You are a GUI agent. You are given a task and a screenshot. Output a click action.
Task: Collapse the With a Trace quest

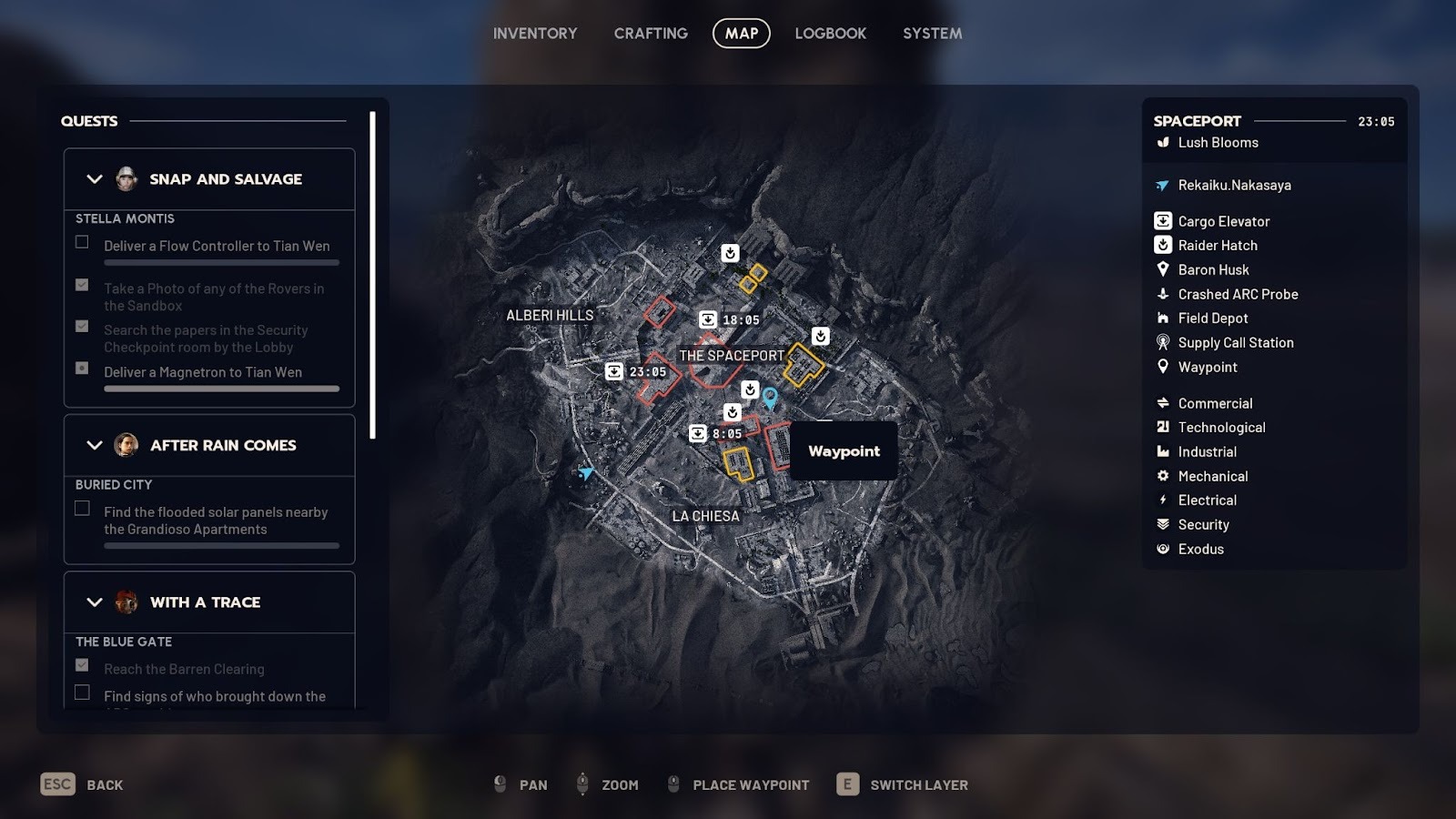click(x=95, y=602)
